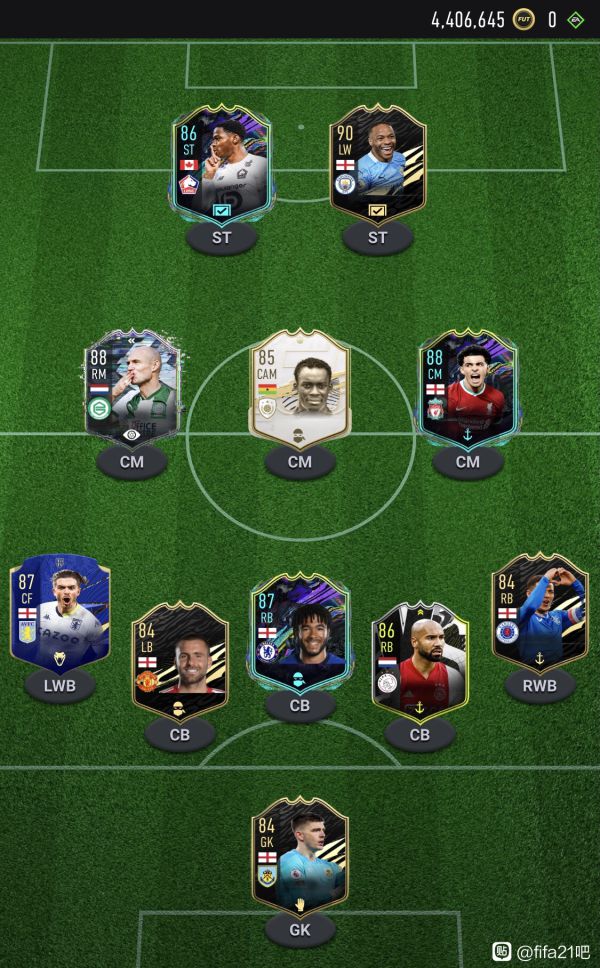Select the 86 ST Lille player card
Screen dimensions: 600x968
[x=221, y=163]
